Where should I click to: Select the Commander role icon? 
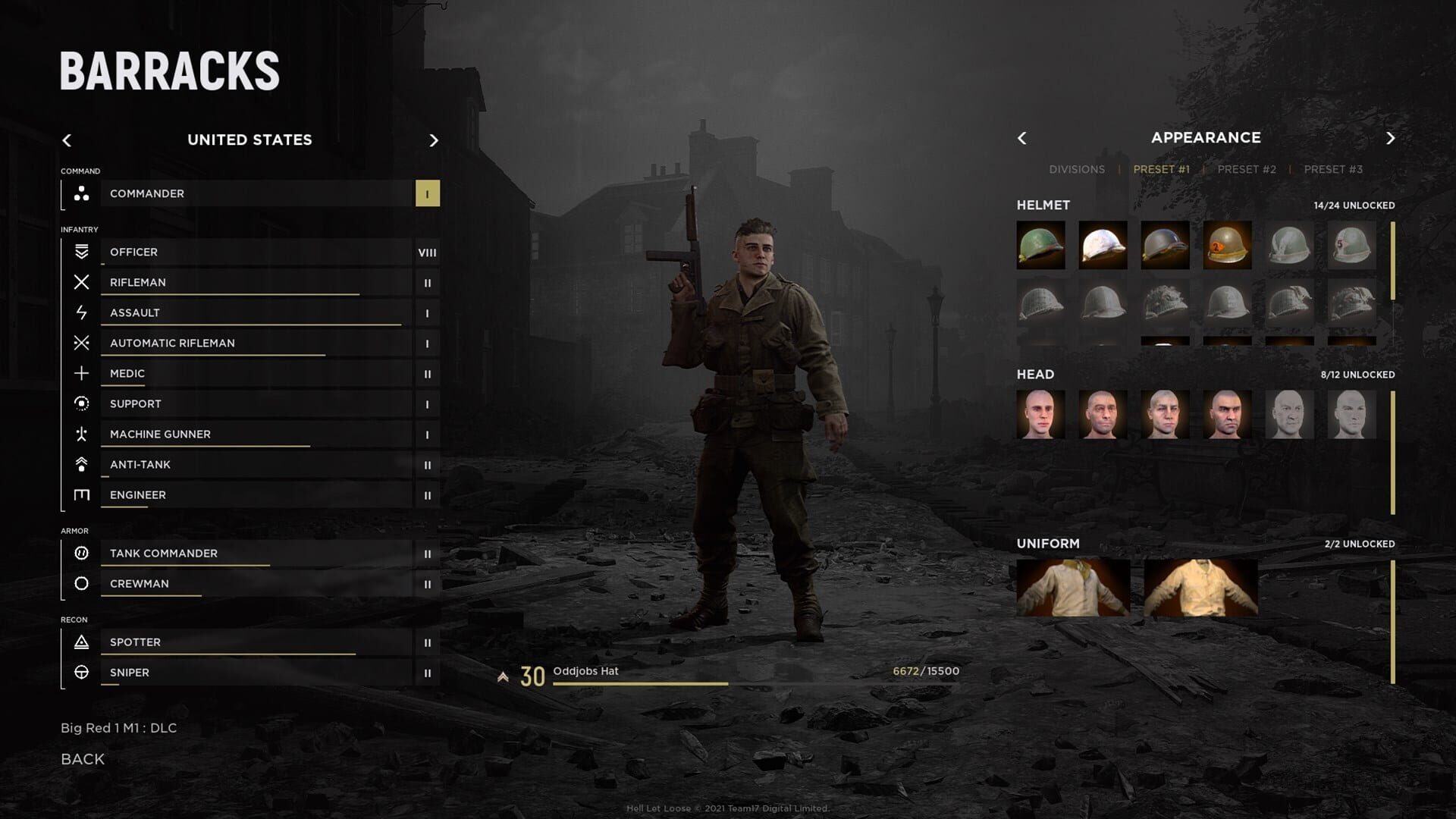(x=83, y=193)
